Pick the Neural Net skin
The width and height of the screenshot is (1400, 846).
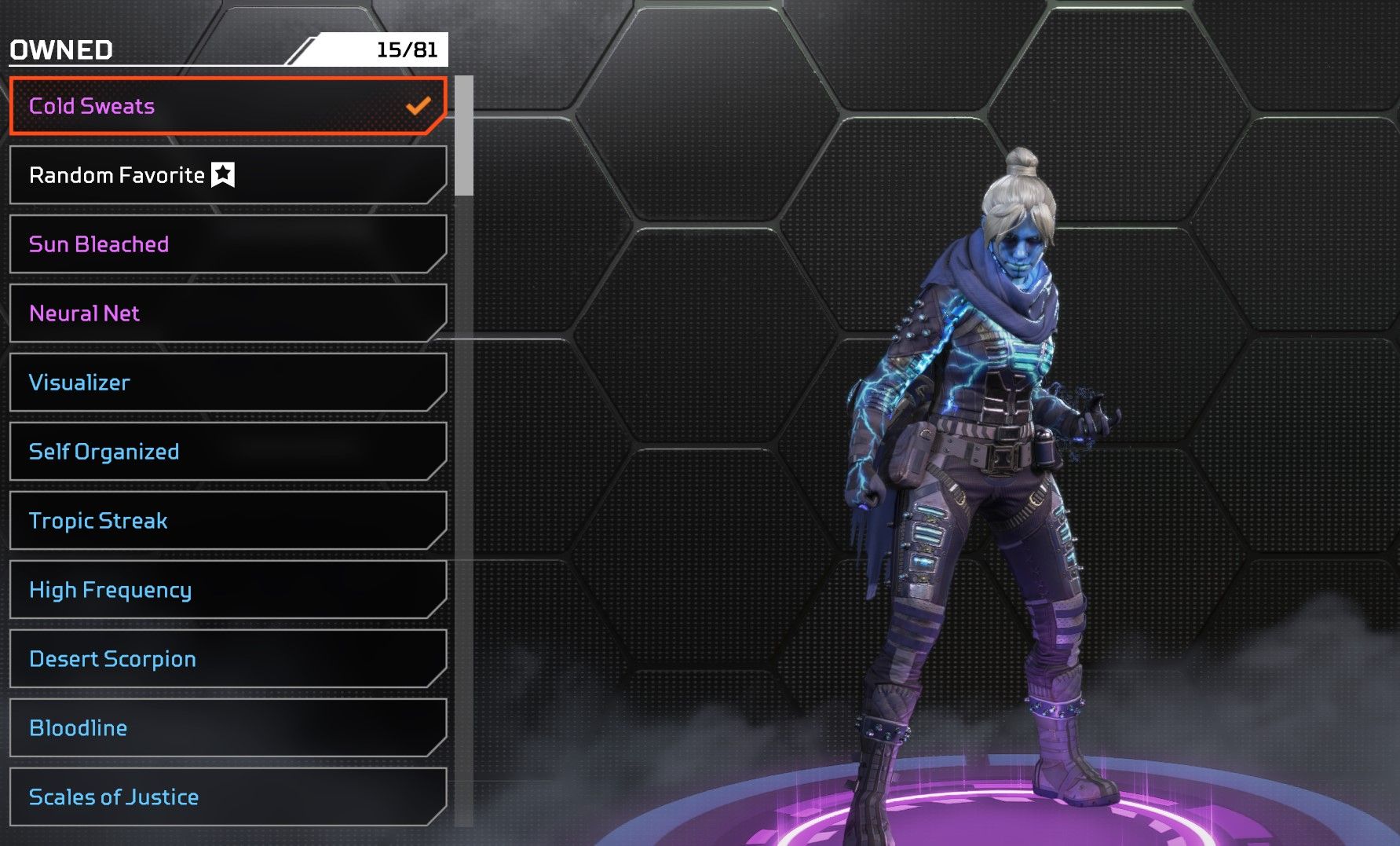coord(228,313)
